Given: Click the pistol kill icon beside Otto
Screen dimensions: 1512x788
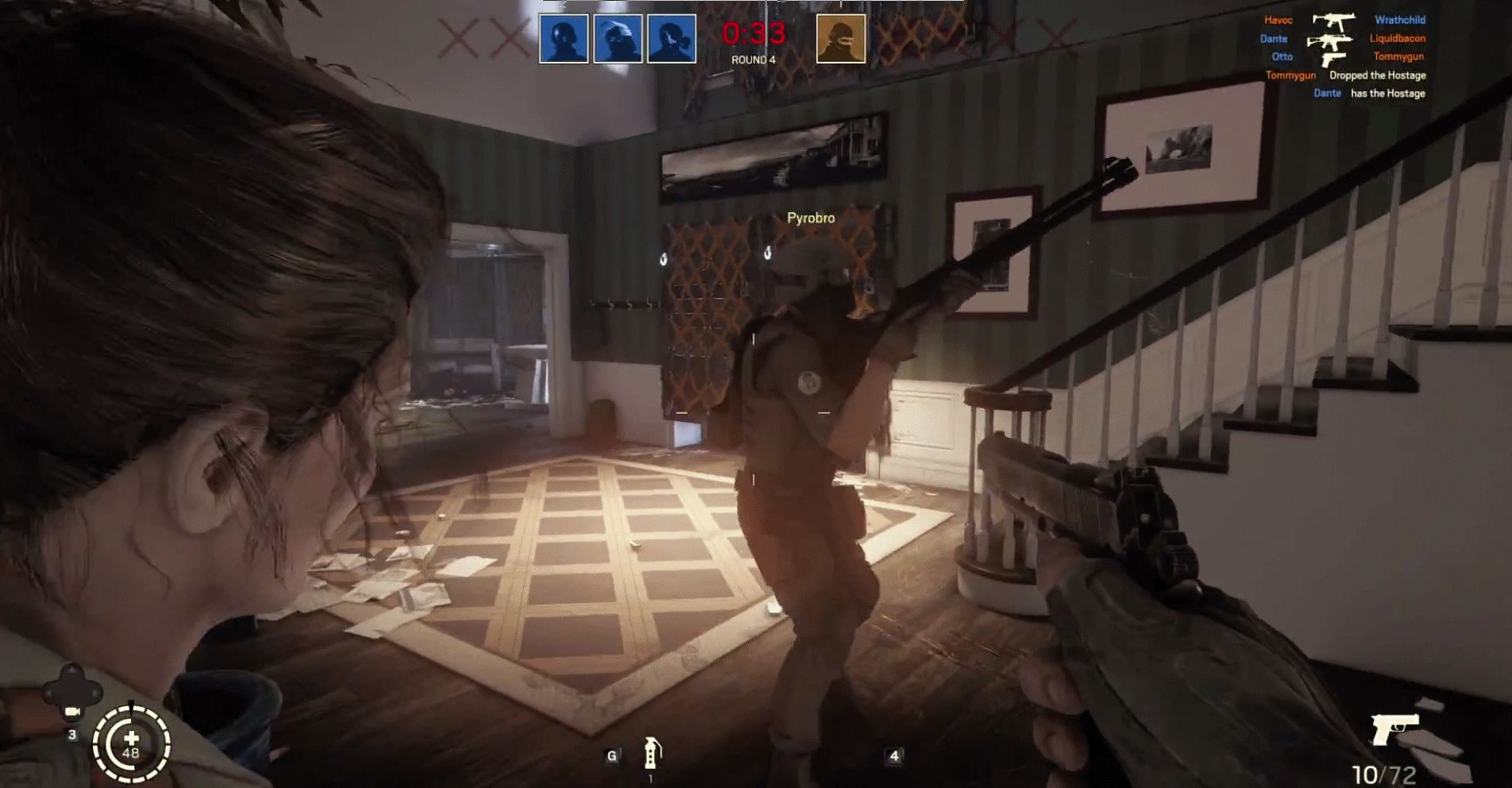Looking at the screenshot, I should [1333, 61].
